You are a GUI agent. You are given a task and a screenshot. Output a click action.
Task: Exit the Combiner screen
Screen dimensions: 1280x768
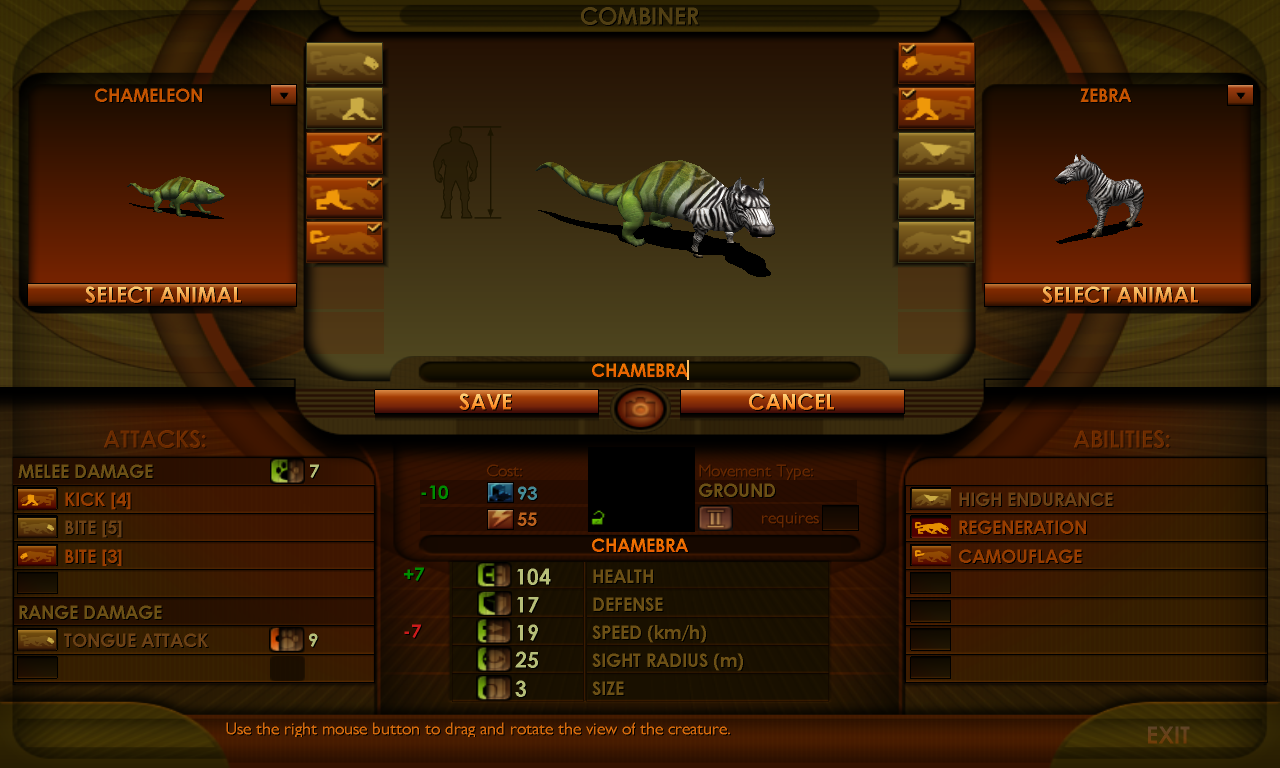[x=1168, y=736]
